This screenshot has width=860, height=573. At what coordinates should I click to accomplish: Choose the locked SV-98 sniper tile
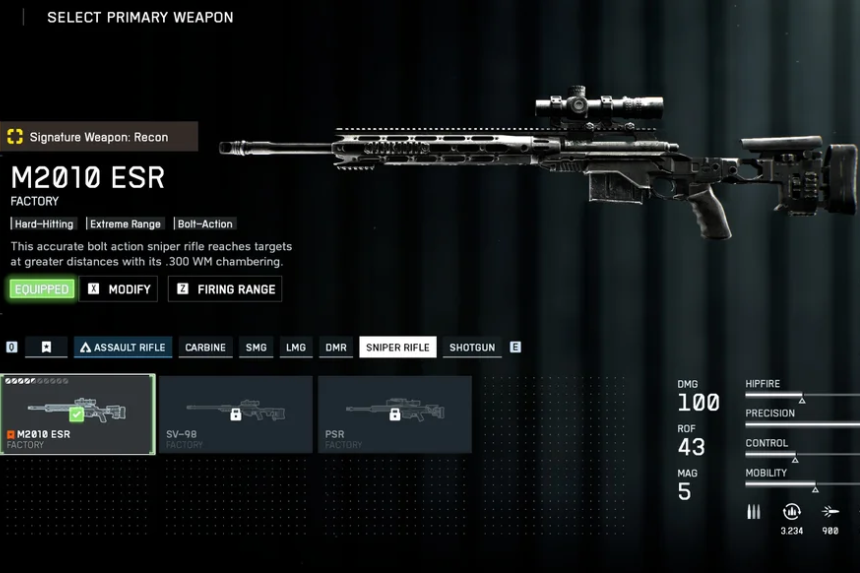[236, 414]
